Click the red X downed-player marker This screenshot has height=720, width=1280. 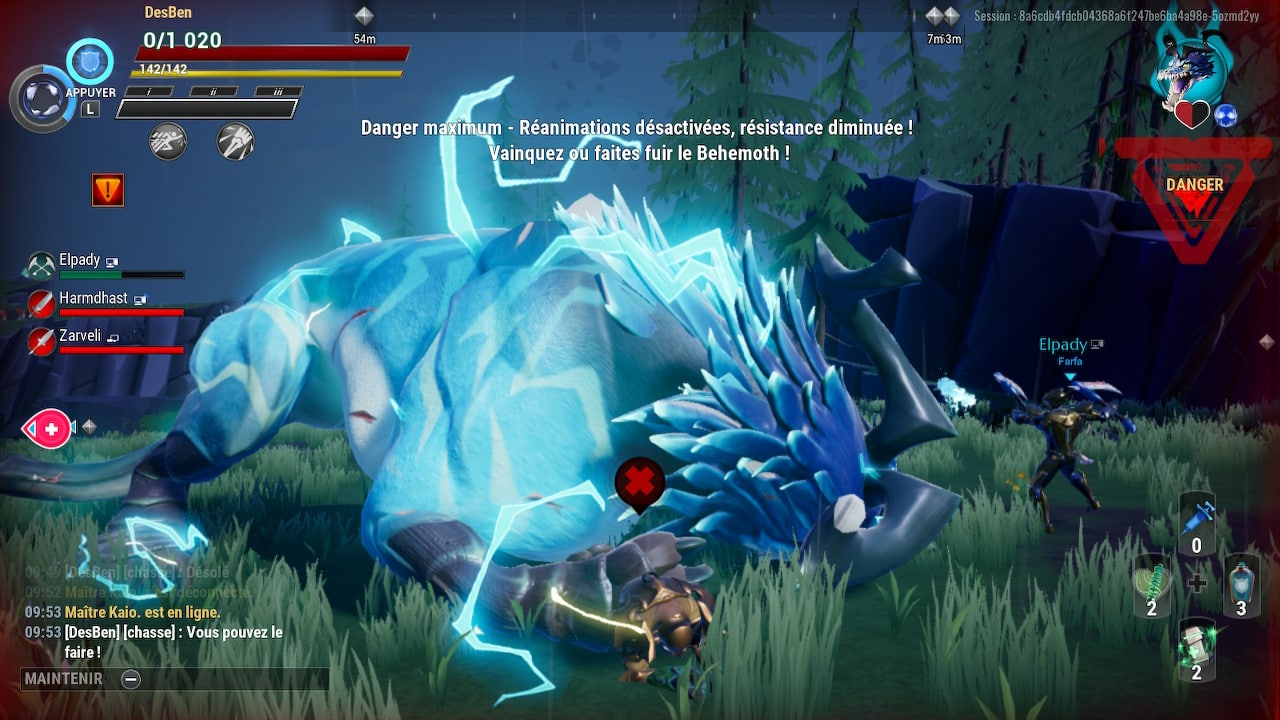(640, 482)
